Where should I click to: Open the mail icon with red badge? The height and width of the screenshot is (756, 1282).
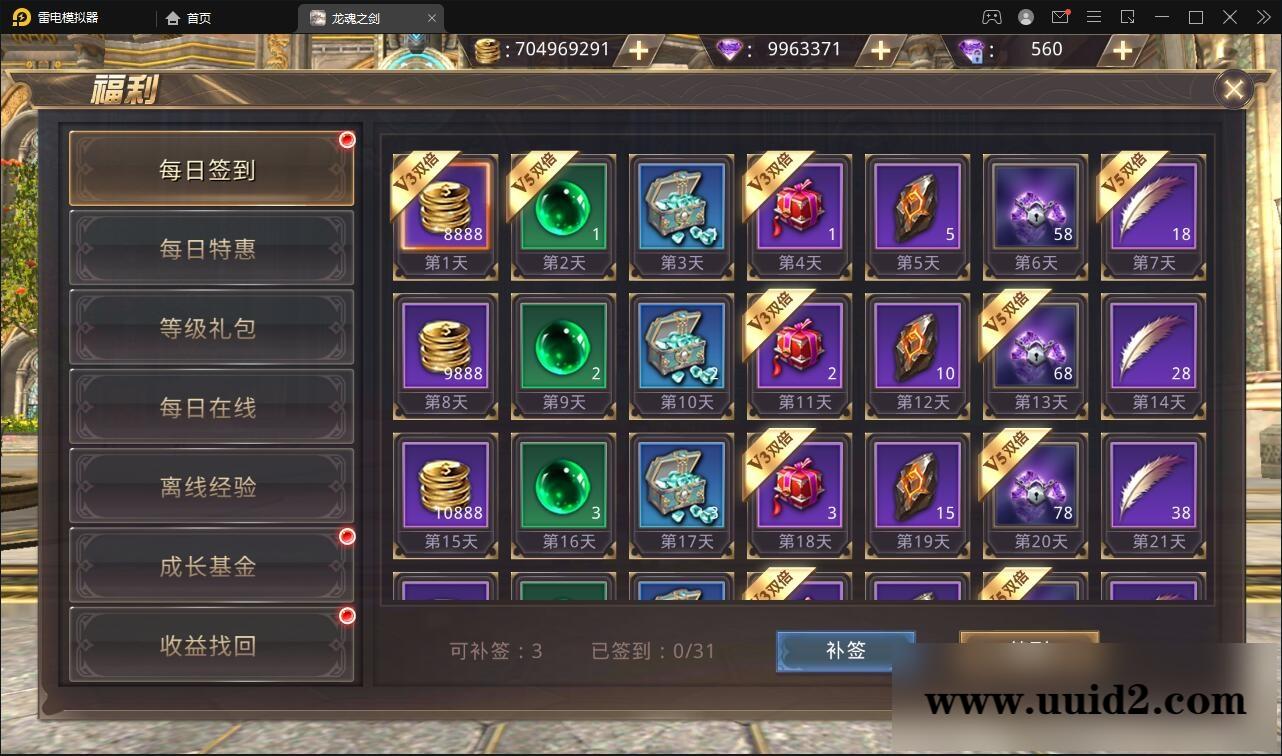(1060, 17)
